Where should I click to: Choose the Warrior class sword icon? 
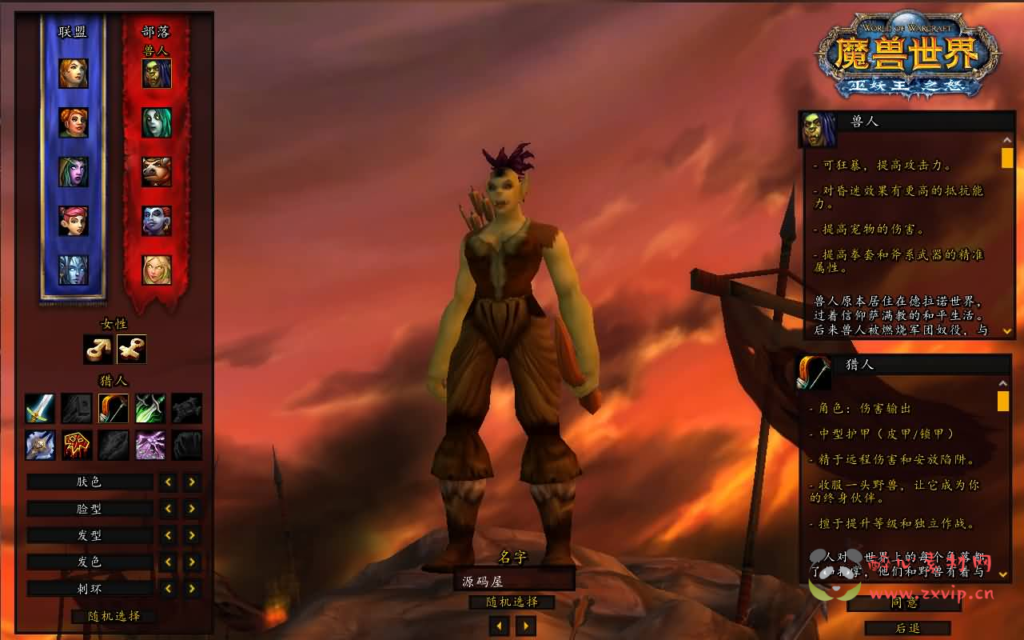tap(40, 408)
